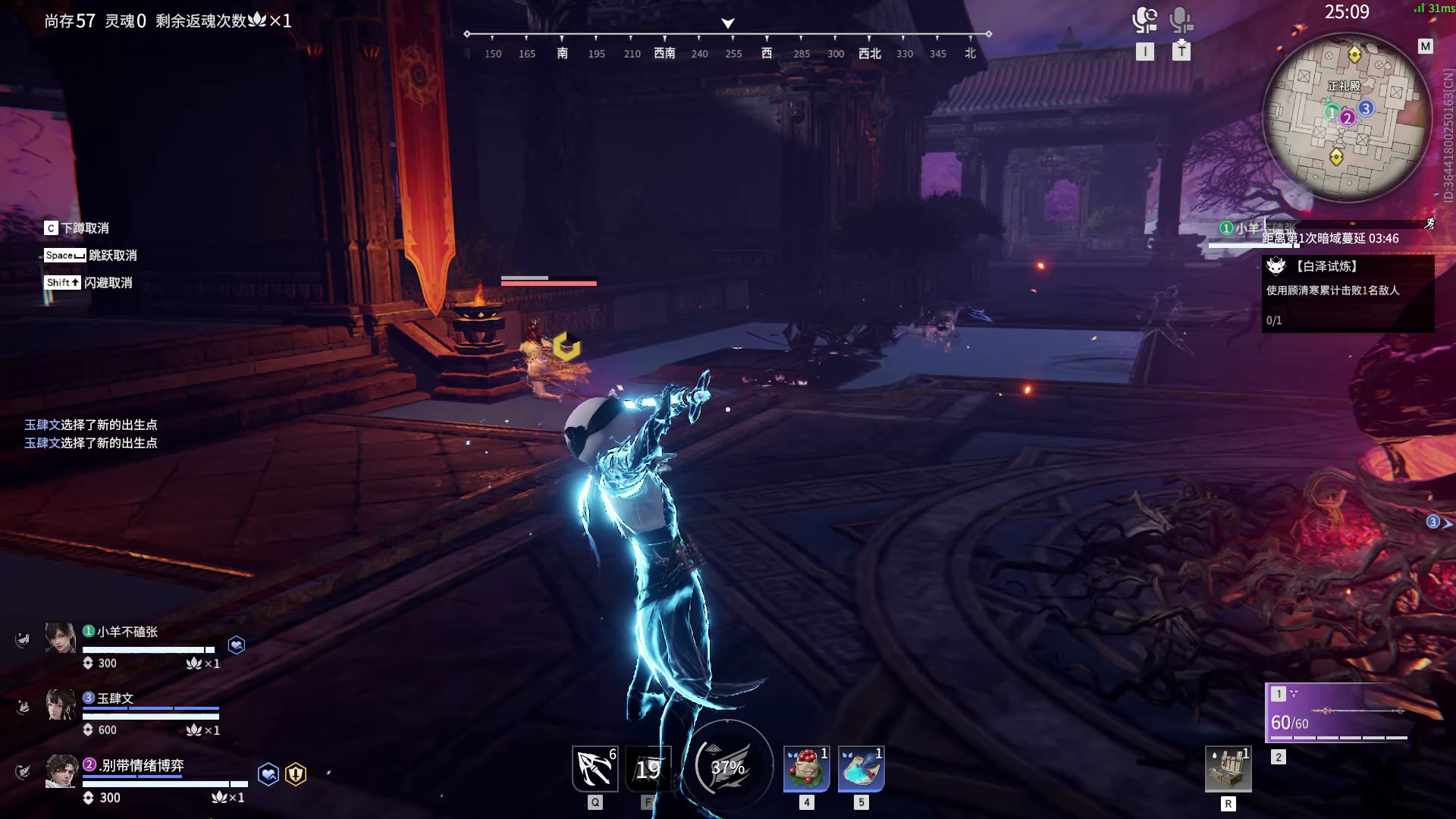Select the purple spear weapon slot

[x=1338, y=713]
